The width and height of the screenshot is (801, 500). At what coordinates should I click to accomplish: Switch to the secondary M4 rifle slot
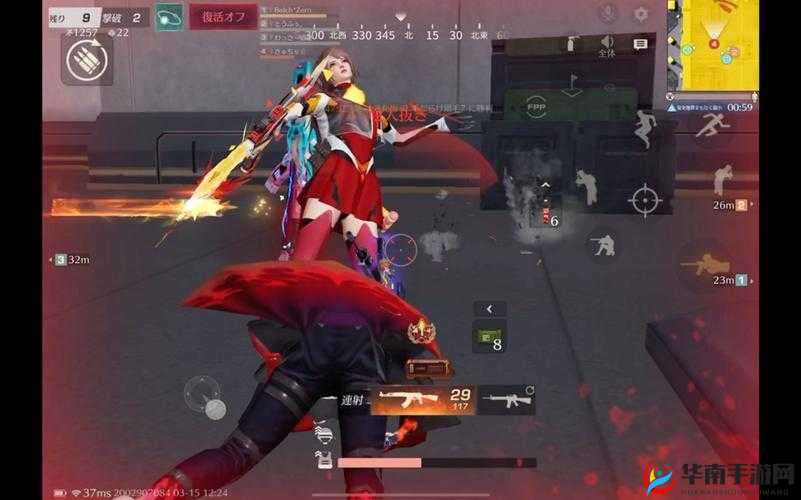coord(506,400)
